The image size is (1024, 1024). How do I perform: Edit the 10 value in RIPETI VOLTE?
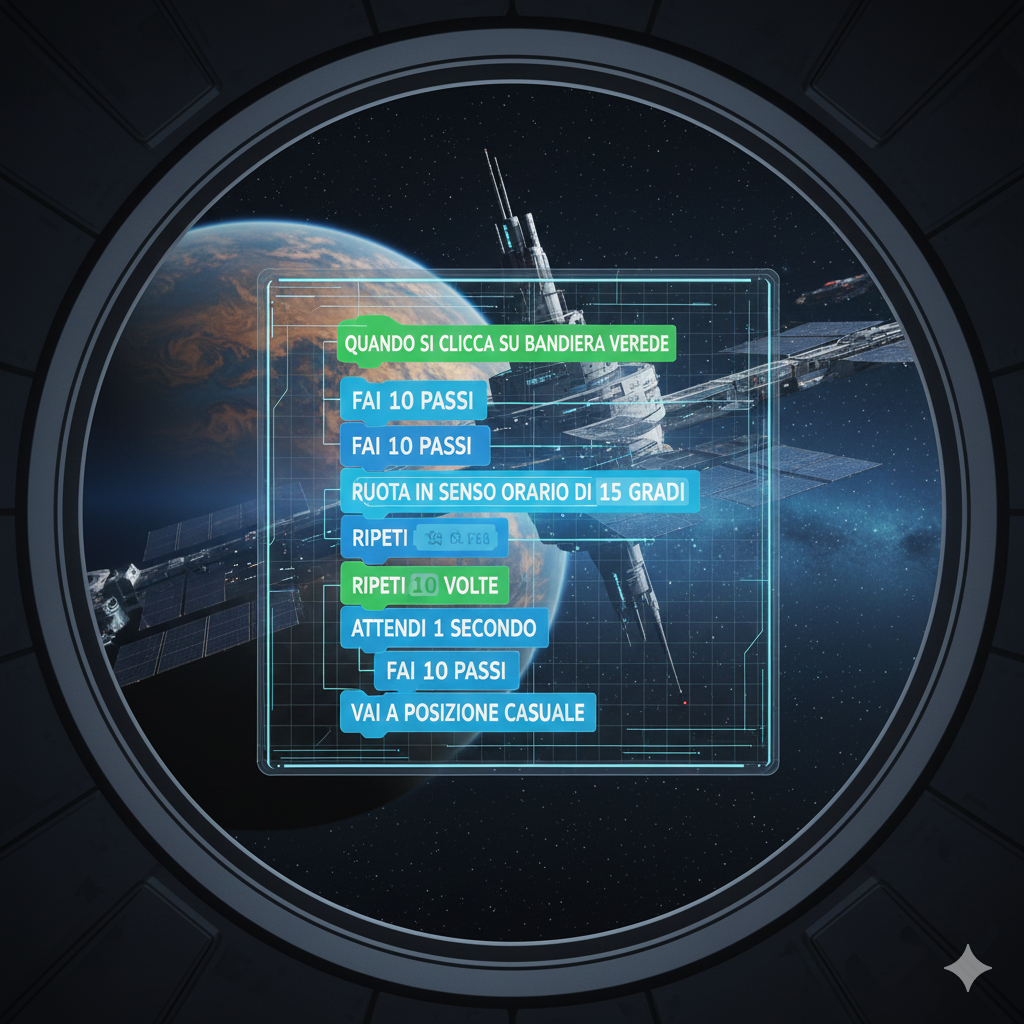click(424, 585)
